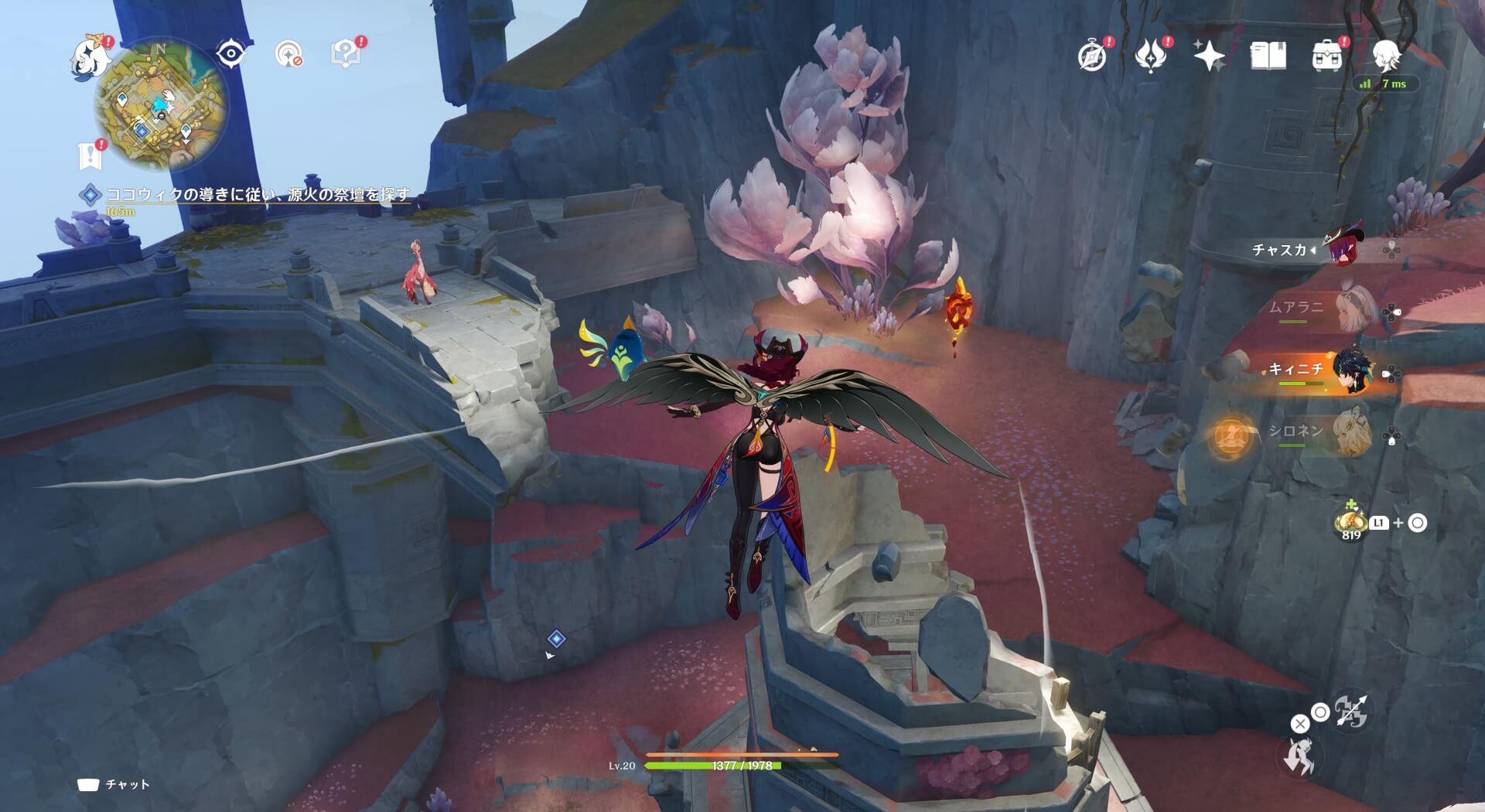Open the compass events icon
The height and width of the screenshot is (812, 1485).
pyautogui.click(x=1092, y=56)
